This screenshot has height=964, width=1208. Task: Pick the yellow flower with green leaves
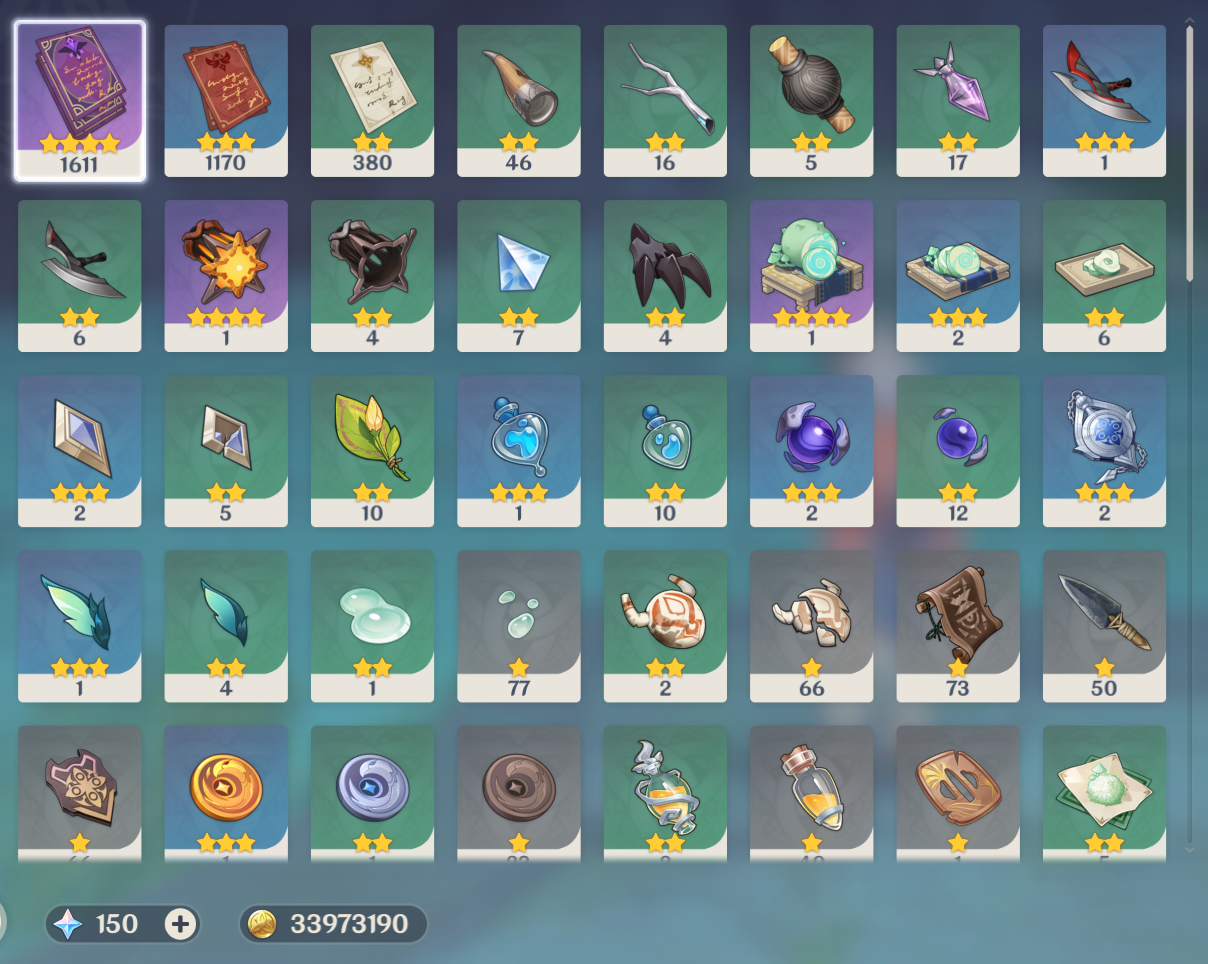[372, 450]
